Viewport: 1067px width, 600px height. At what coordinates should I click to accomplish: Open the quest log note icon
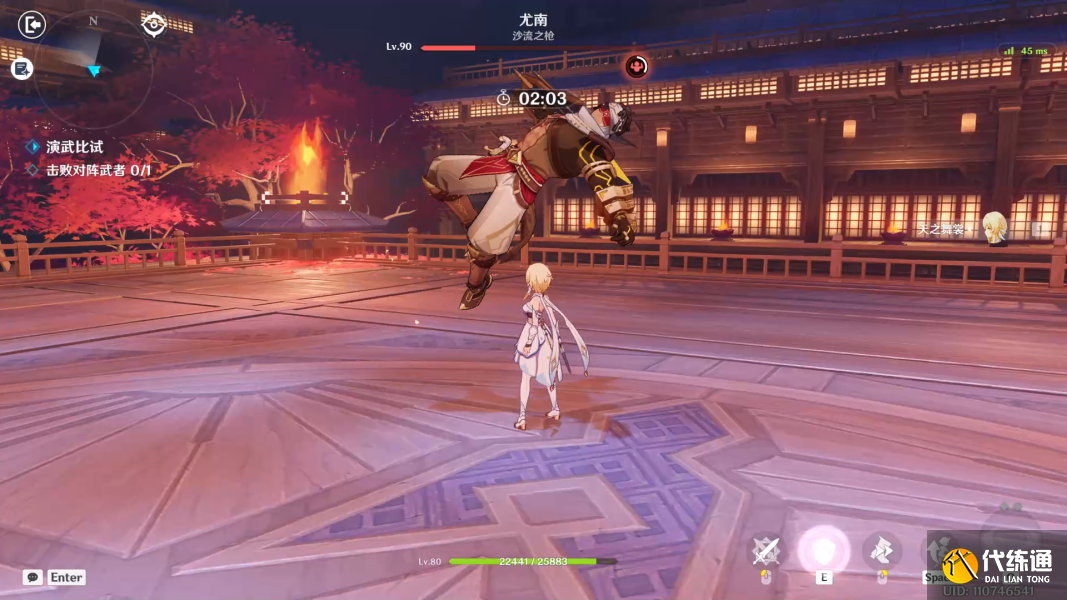pos(22,68)
